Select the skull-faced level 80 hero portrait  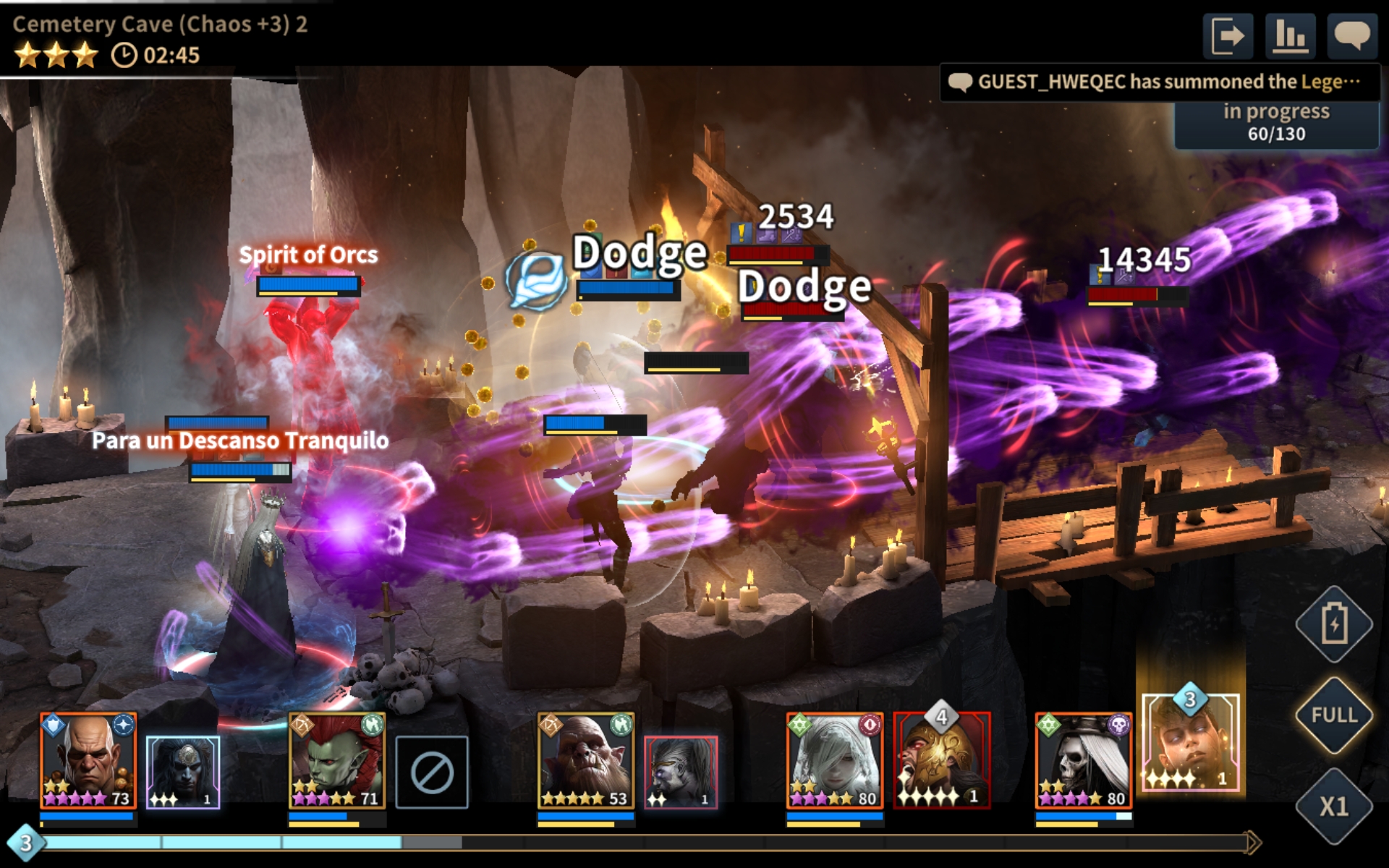point(1083,761)
